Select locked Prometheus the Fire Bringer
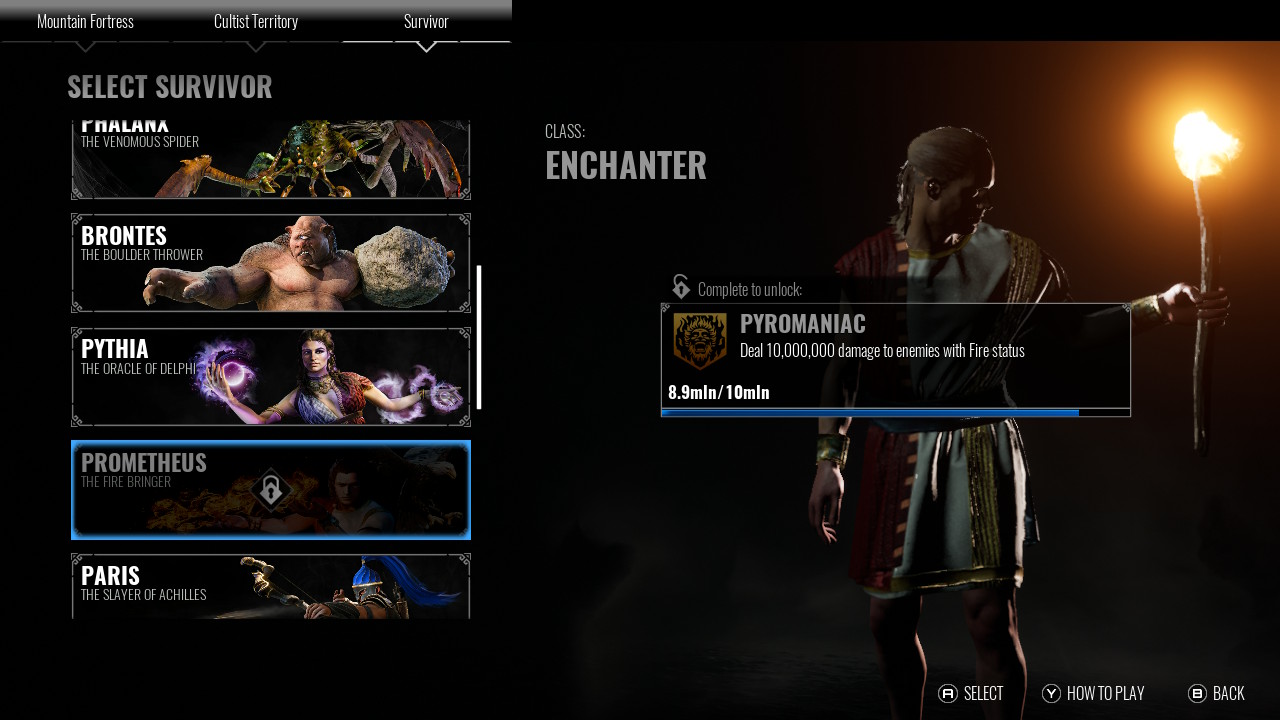This screenshot has width=1280, height=720. [x=271, y=490]
